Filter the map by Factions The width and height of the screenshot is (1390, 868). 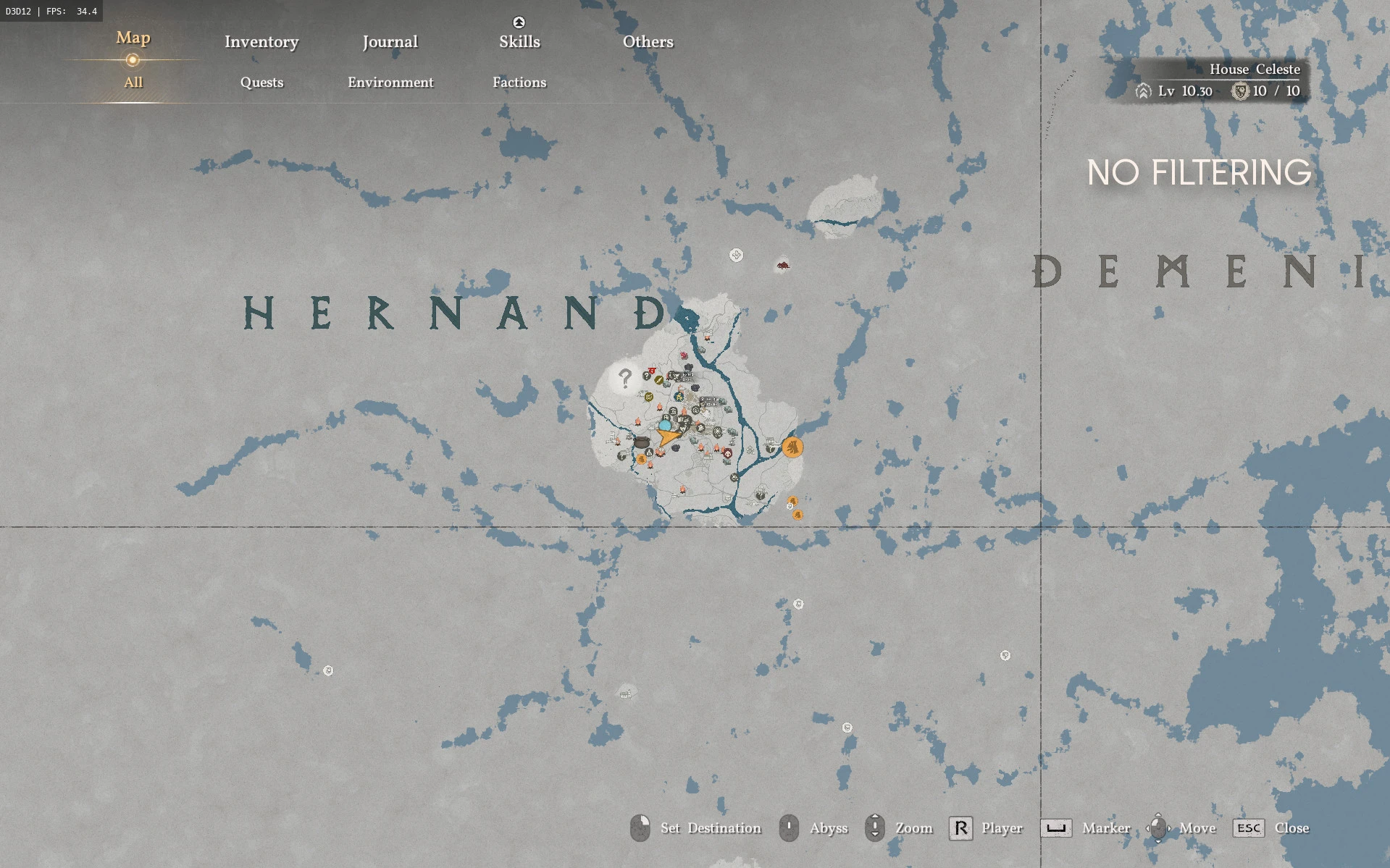(x=519, y=83)
